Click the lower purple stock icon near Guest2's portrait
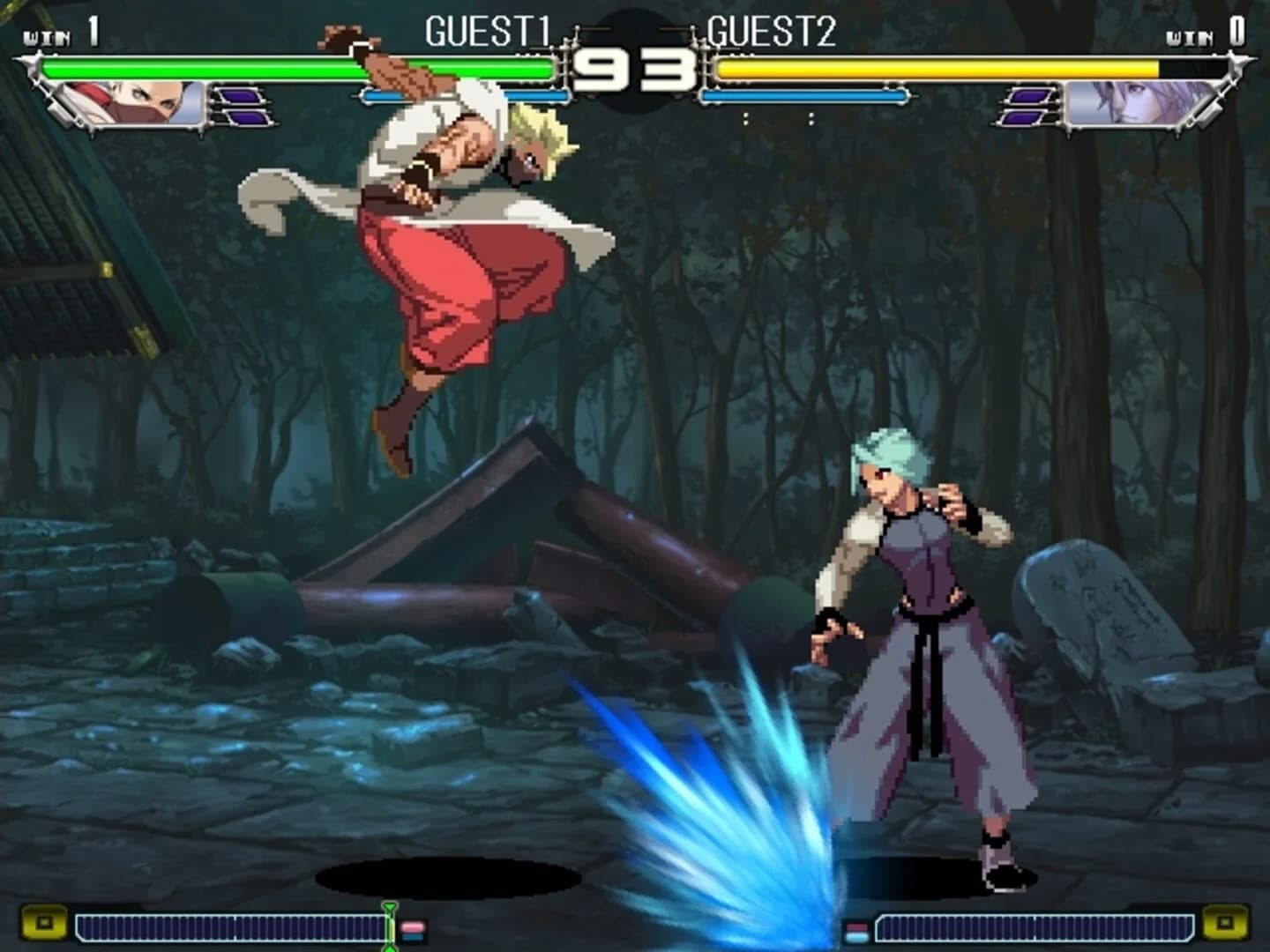The width and height of the screenshot is (1270, 952). coord(1020,119)
